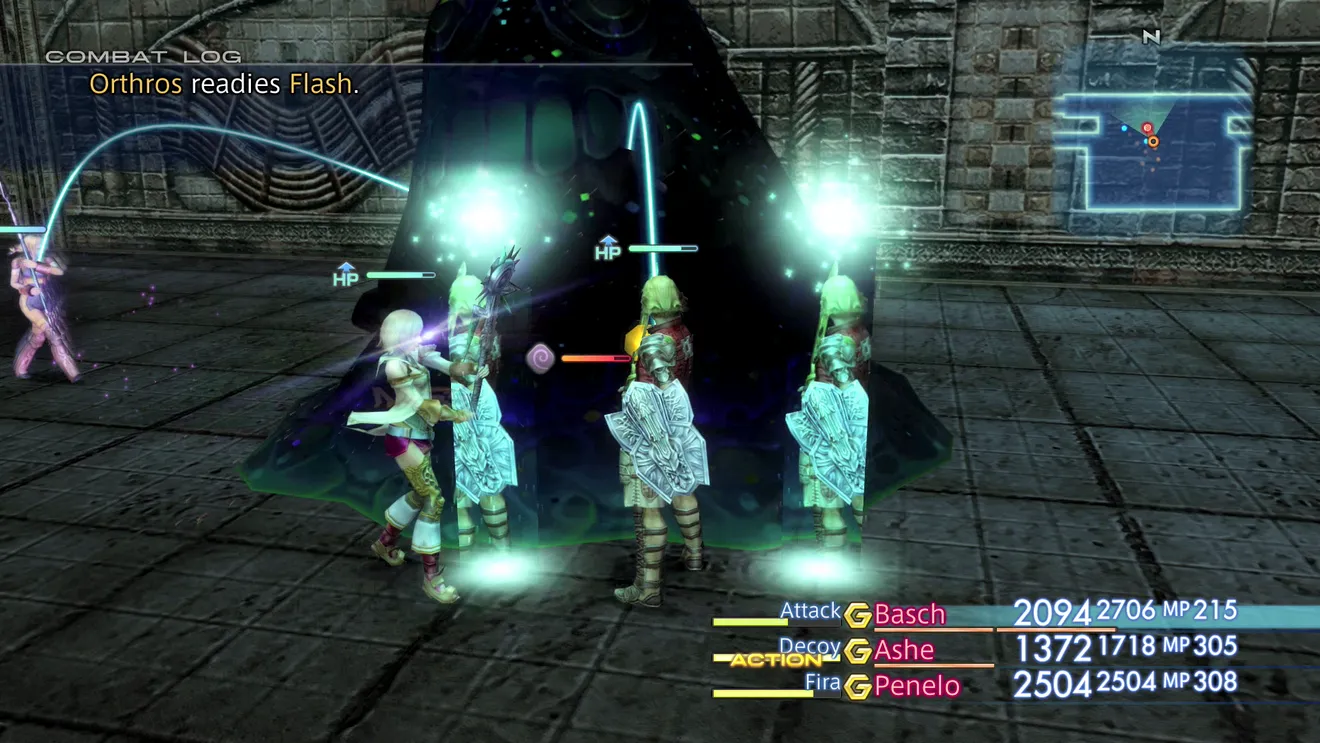Toggle Ashe's yellow gambit G icon
1320x743 pixels.
click(857, 651)
